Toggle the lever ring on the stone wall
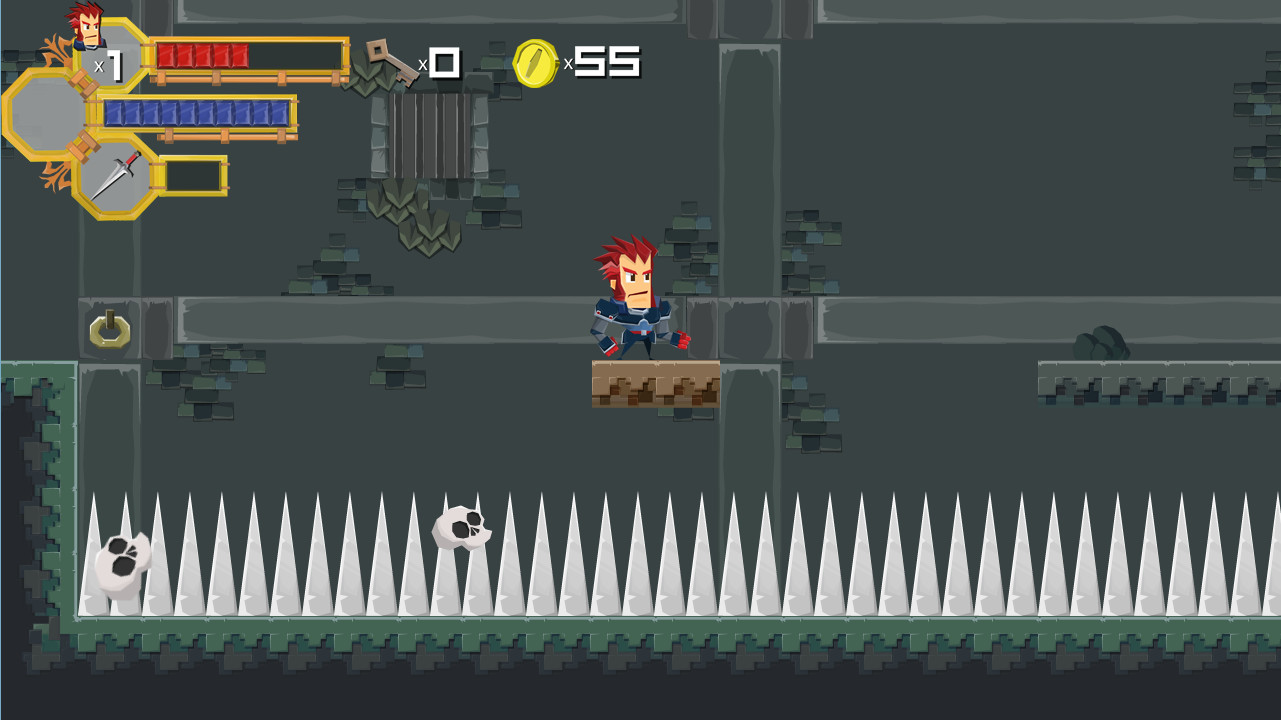This screenshot has width=1281, height=720. pyautogui.click(x=110, y=332)
